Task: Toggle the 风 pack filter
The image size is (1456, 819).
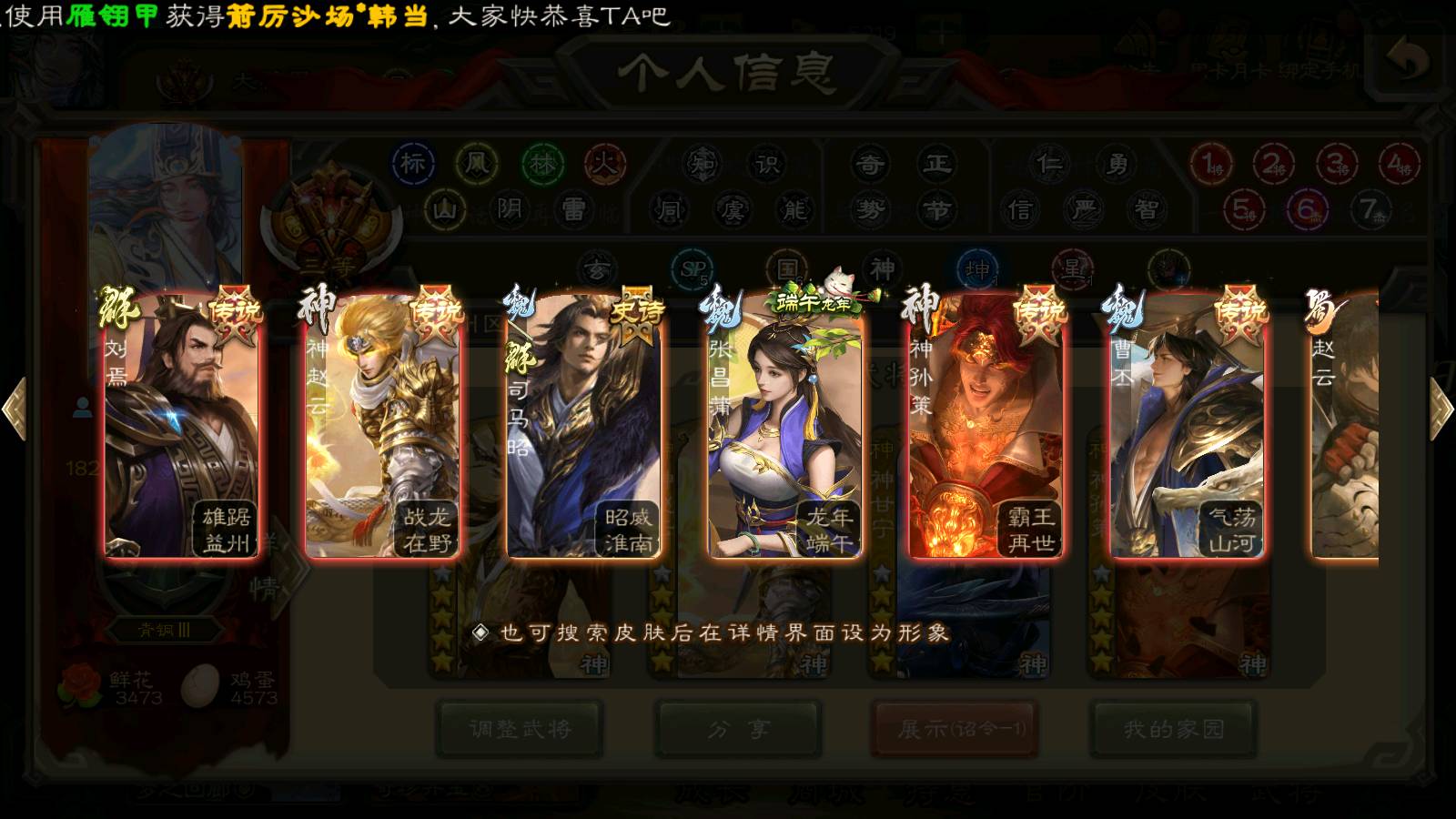Action: (x=477, y=164)
